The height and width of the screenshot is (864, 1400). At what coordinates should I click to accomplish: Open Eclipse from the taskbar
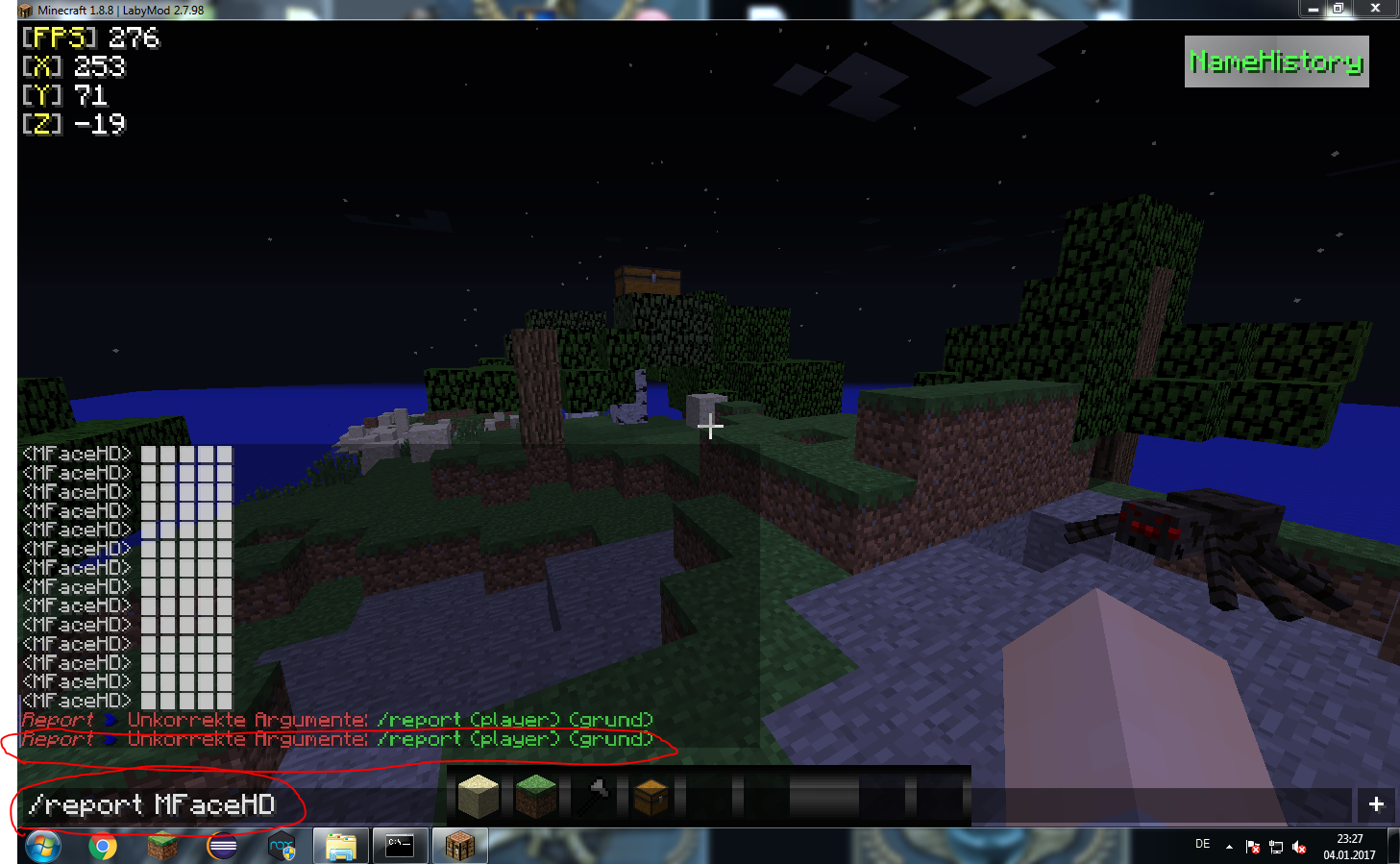[221, 846]
